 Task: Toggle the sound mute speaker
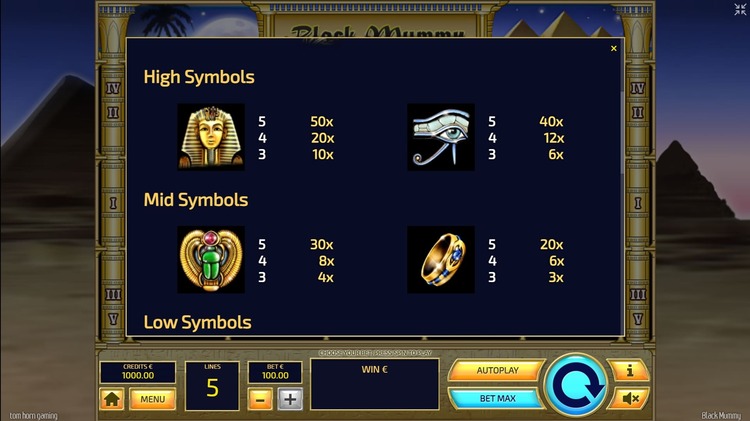click(x=629, y=398)
